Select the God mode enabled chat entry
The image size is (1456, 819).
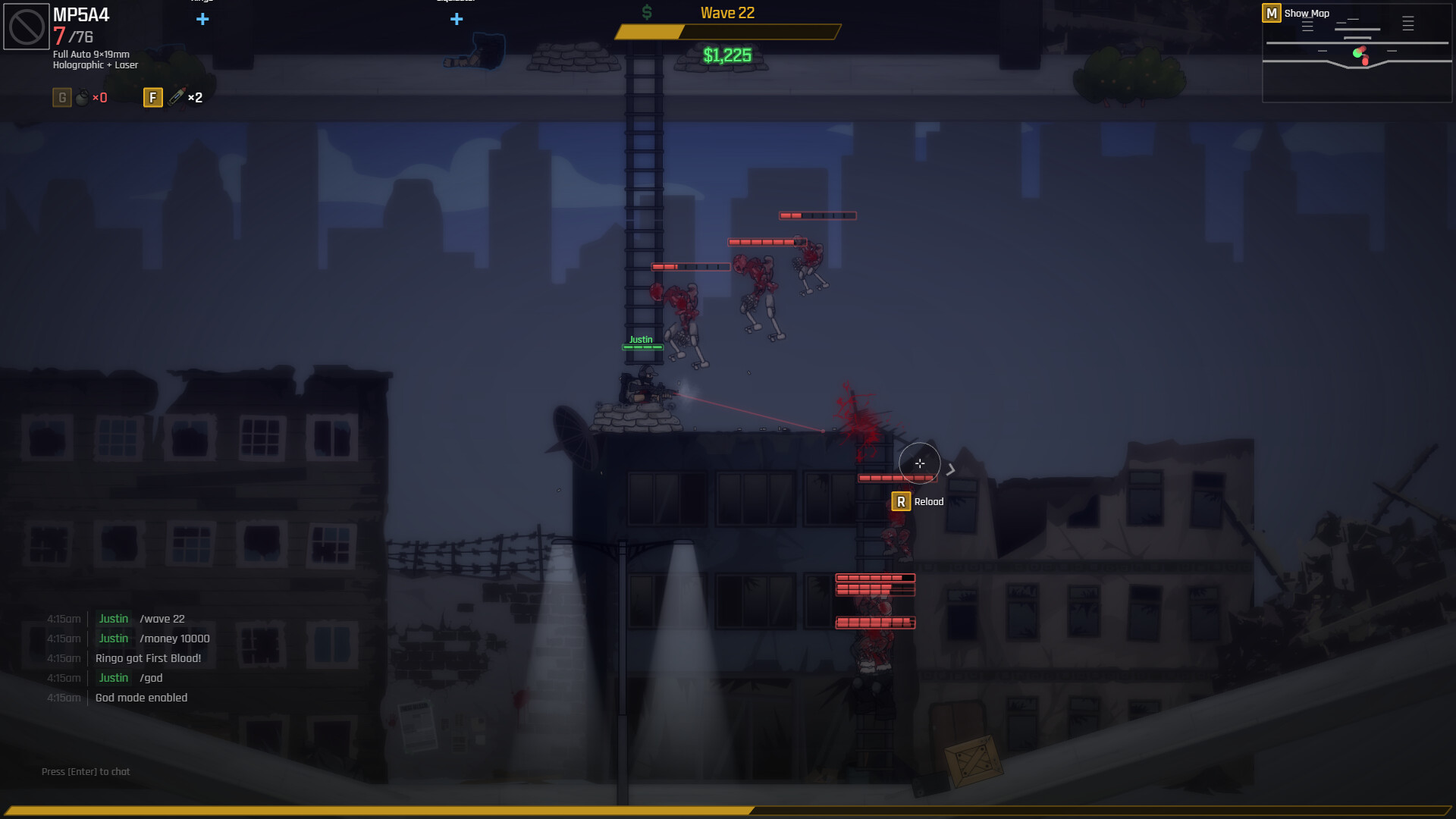tap(142, 698)
